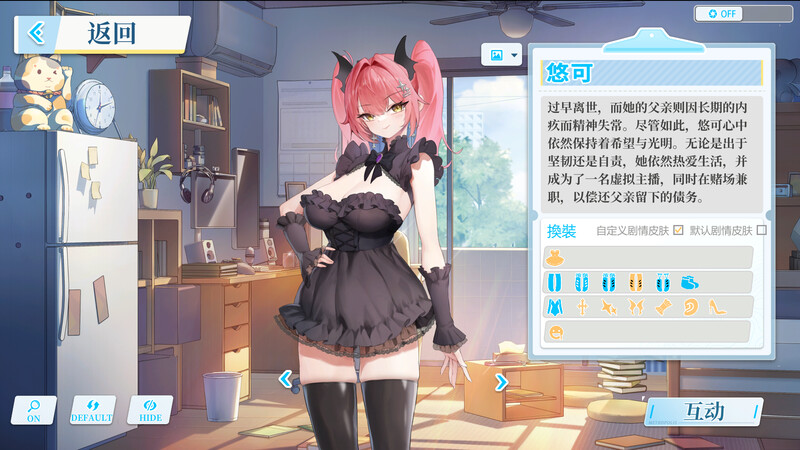
Task: Pick the blue boots icon
Action: point(690,283)
